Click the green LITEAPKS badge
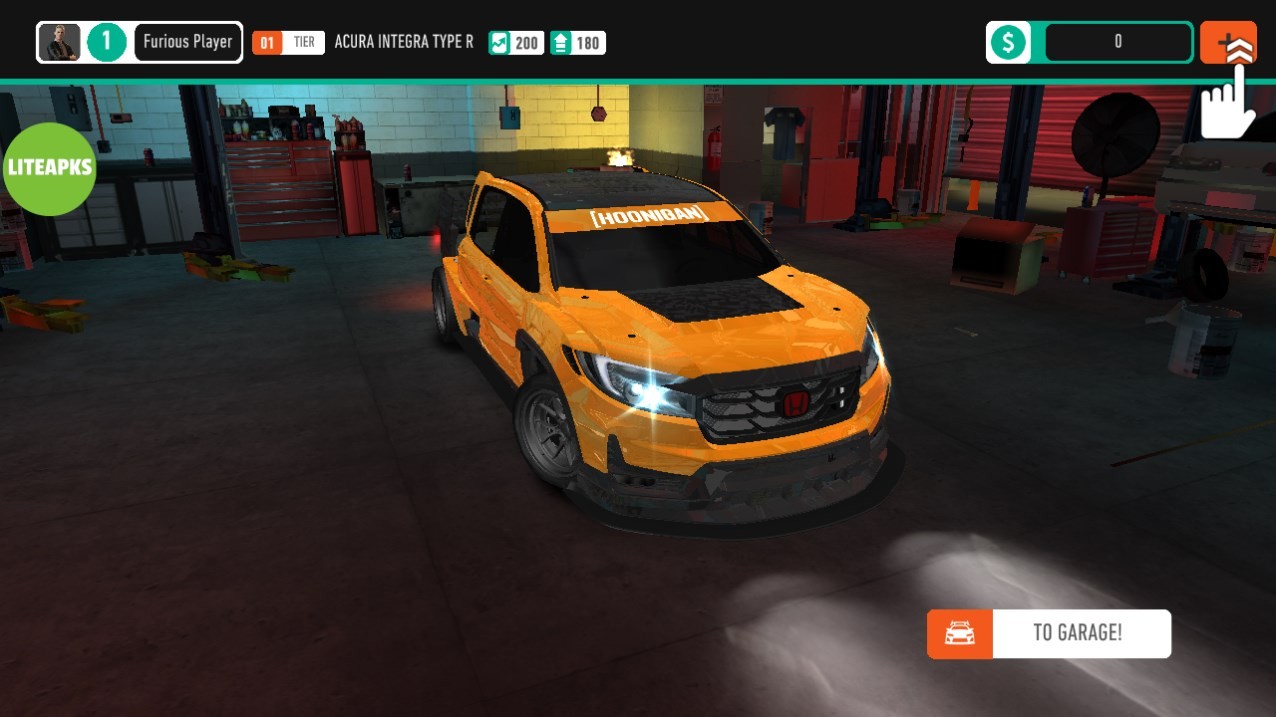The image size is (1276, 717). click(48, 168)
